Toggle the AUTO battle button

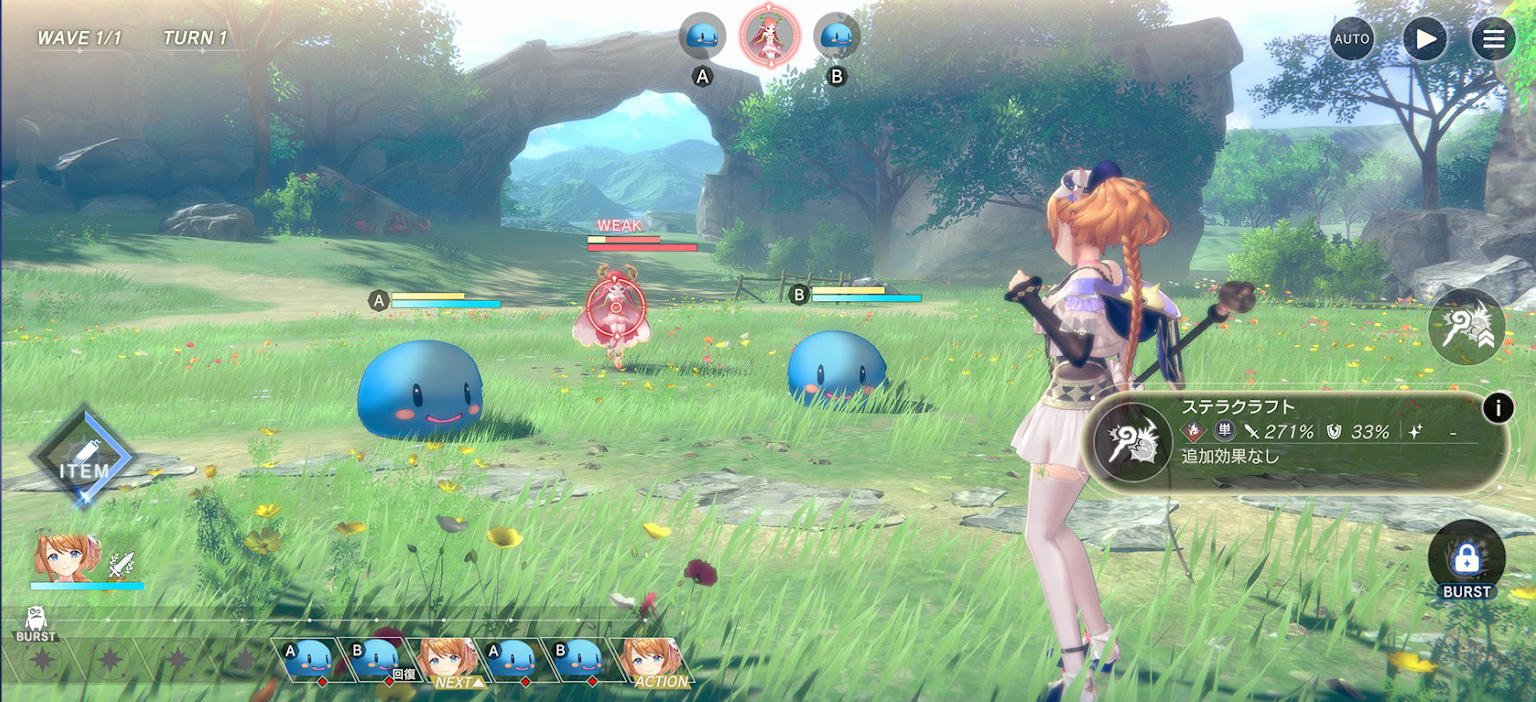1351,39
